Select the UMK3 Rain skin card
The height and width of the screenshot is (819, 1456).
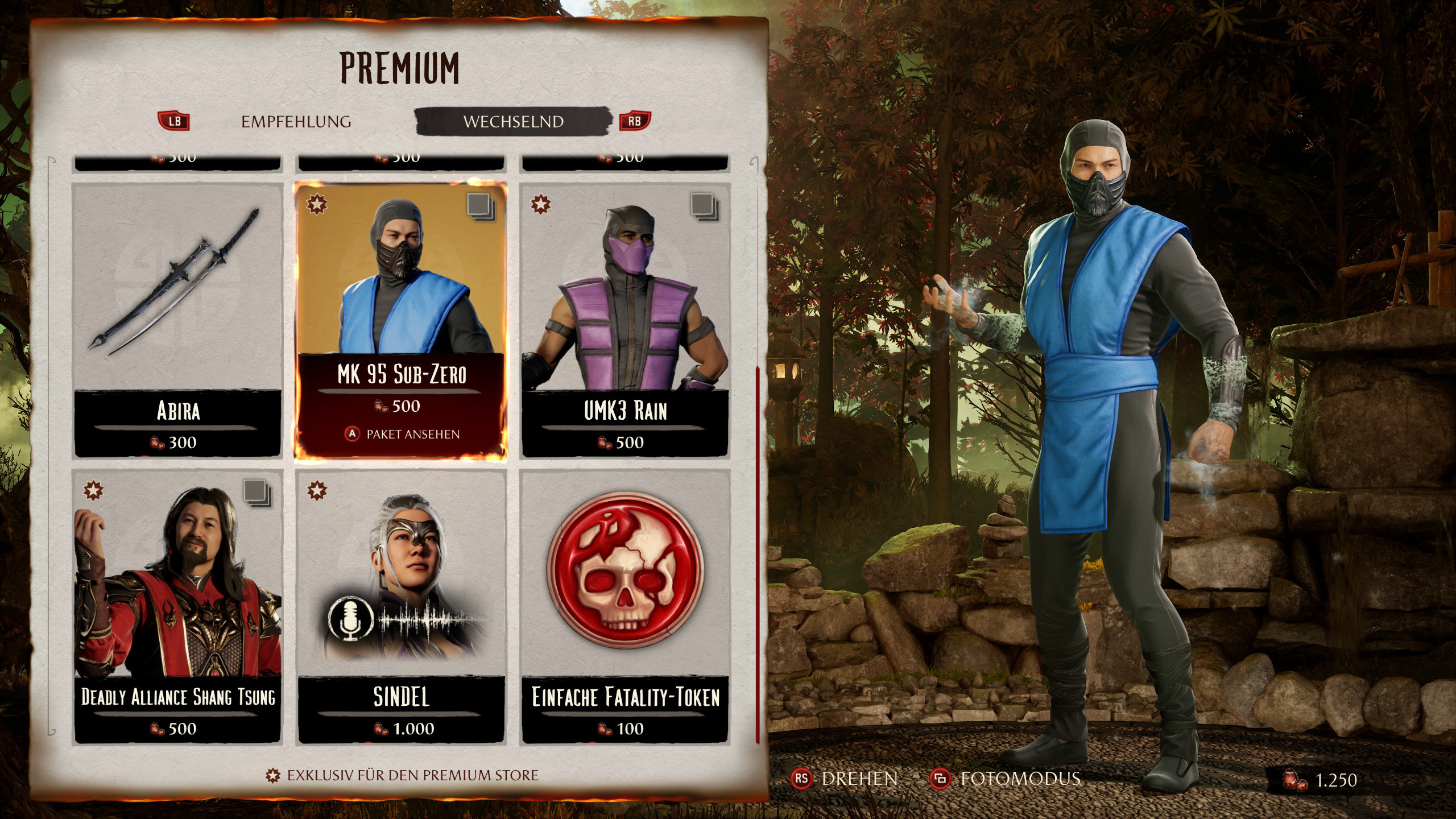point(625,320)
